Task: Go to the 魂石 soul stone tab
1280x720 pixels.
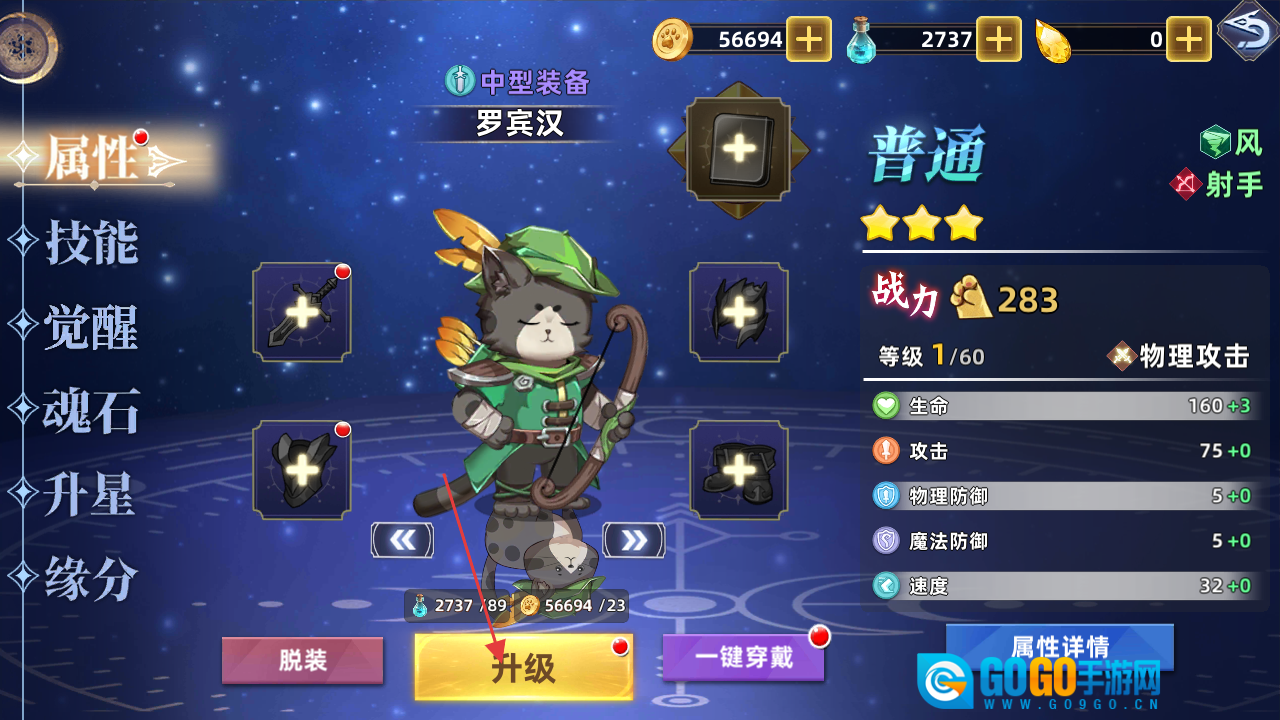Action: coord(90,411)
